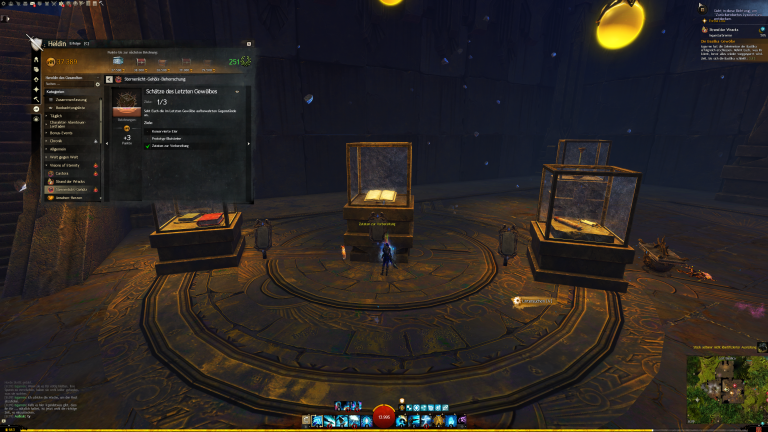Open the search filter gear options
The width and height of the screenshot is (768, 432).
click(97, 82)
